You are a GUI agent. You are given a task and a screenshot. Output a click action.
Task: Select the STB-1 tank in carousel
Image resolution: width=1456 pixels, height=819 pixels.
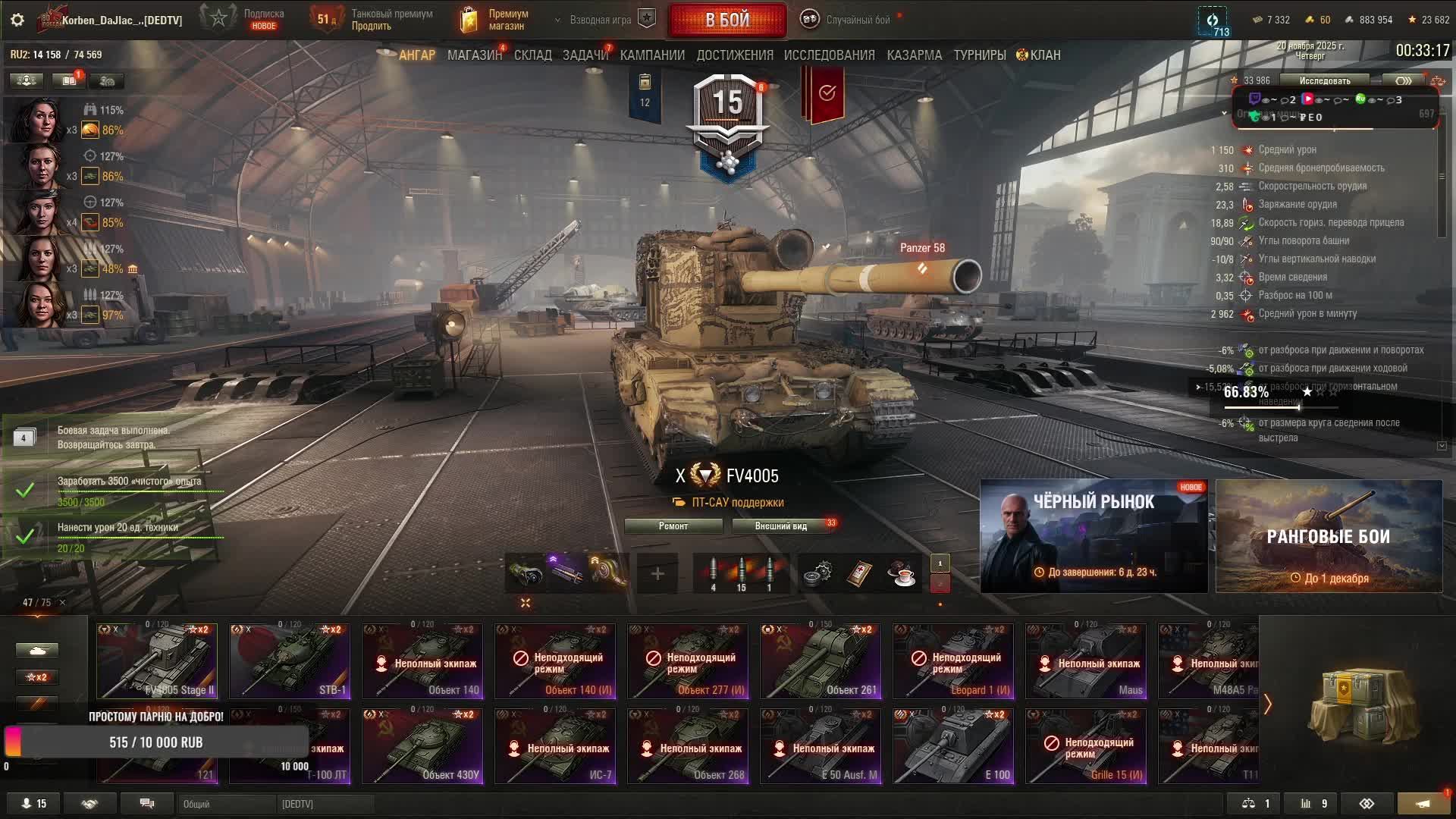290,661
